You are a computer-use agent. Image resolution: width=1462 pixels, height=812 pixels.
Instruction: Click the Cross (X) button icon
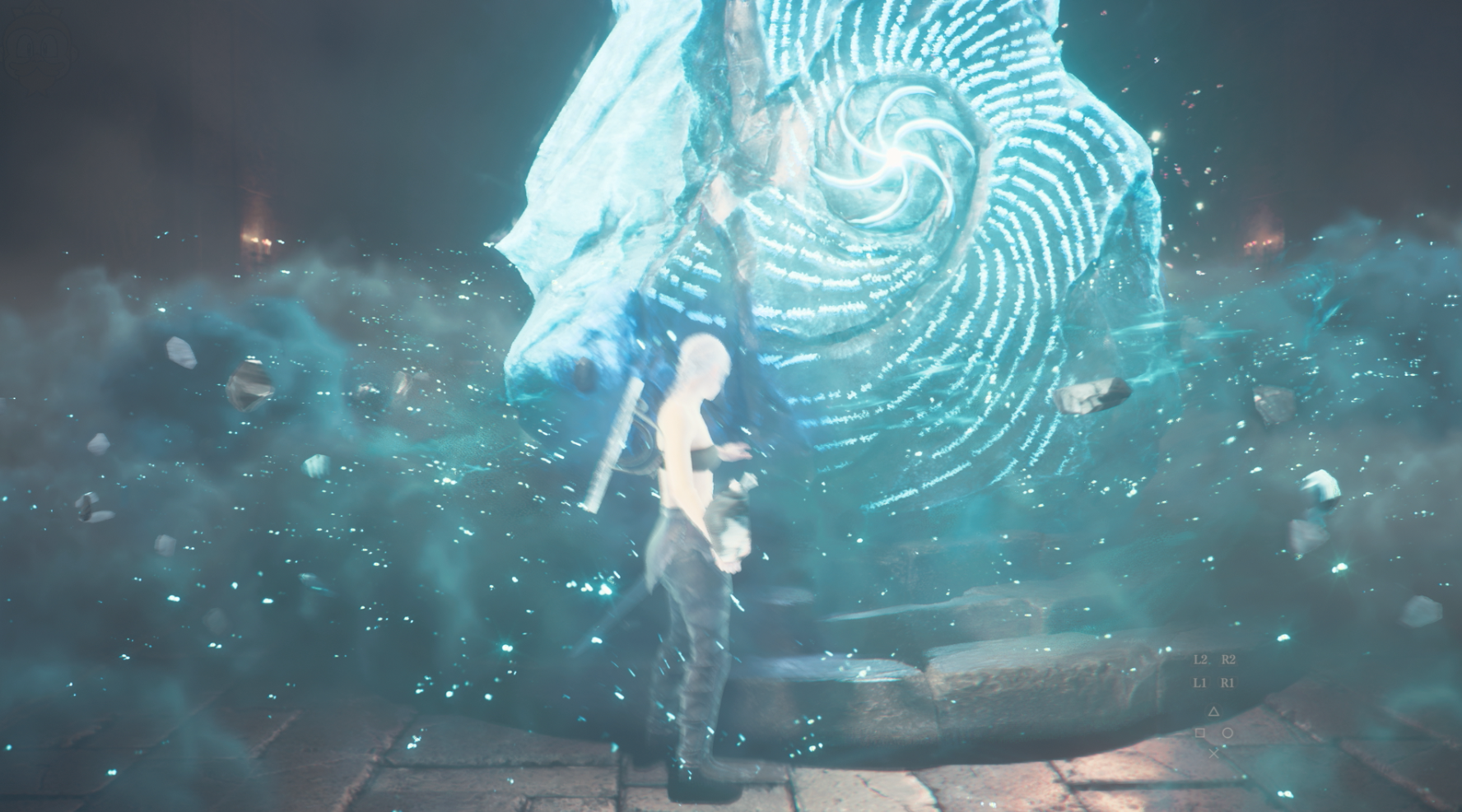point(1214,753)
